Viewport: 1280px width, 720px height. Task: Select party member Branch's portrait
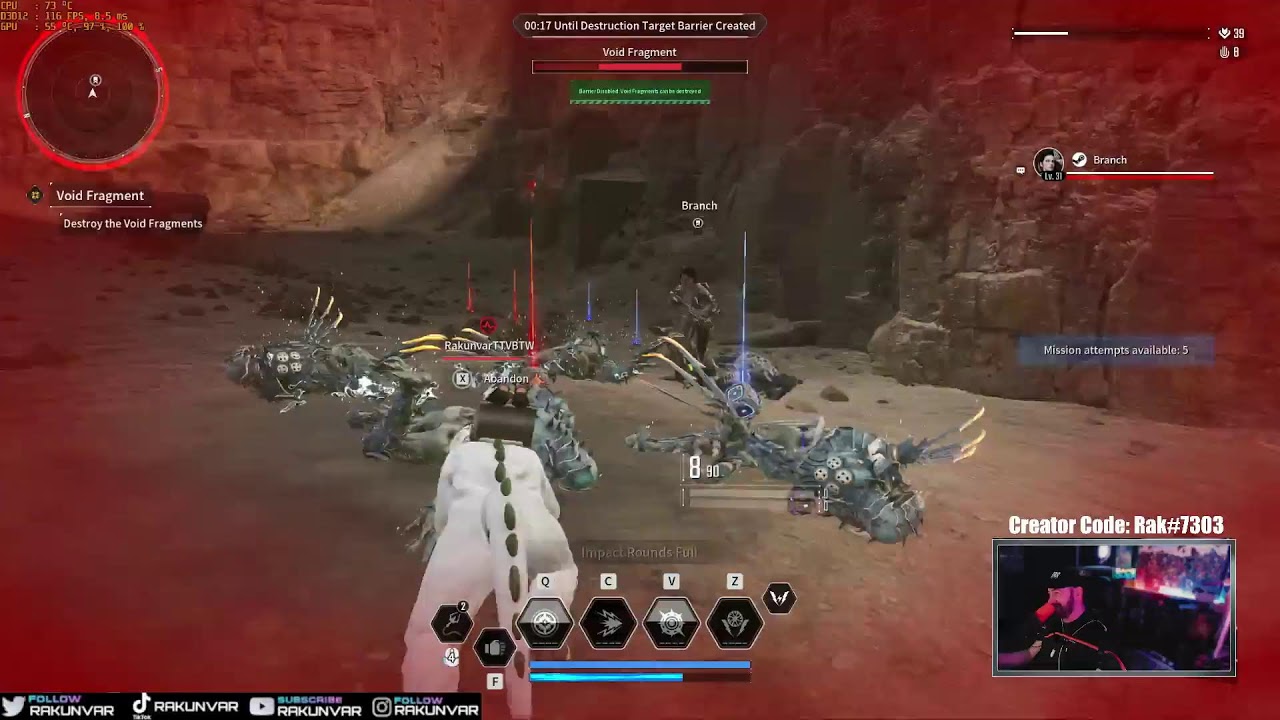click(x=1048, y=163)
